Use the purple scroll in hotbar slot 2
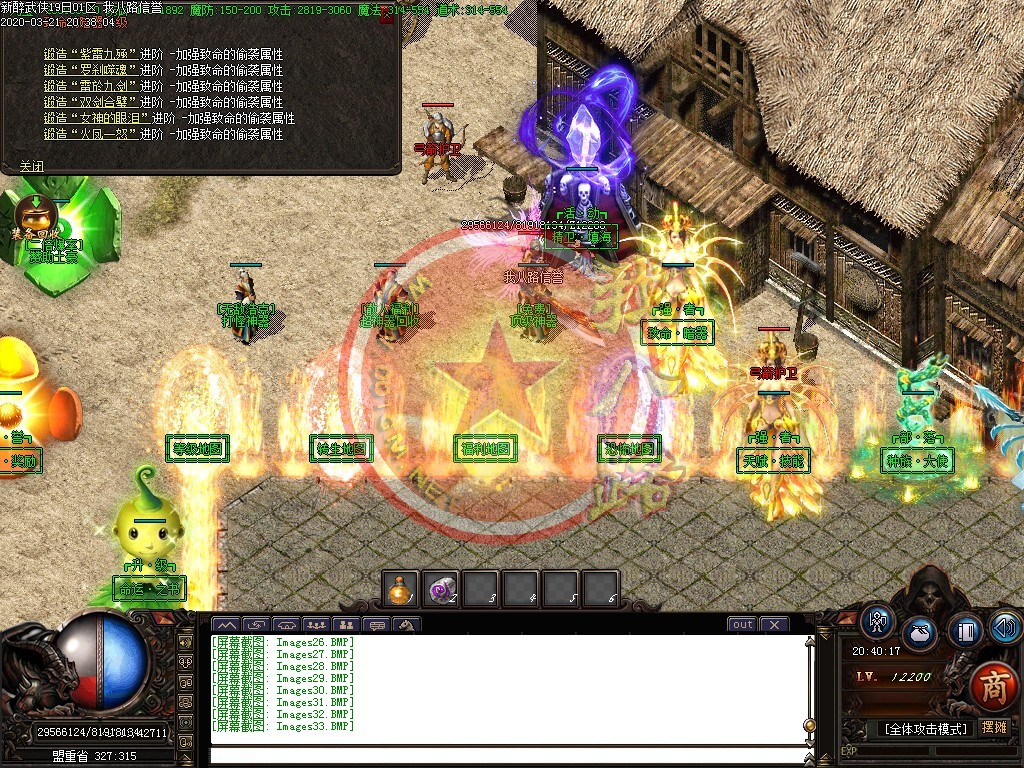The height and width of the screenshot is (768, 1024). tap(440, 588)
